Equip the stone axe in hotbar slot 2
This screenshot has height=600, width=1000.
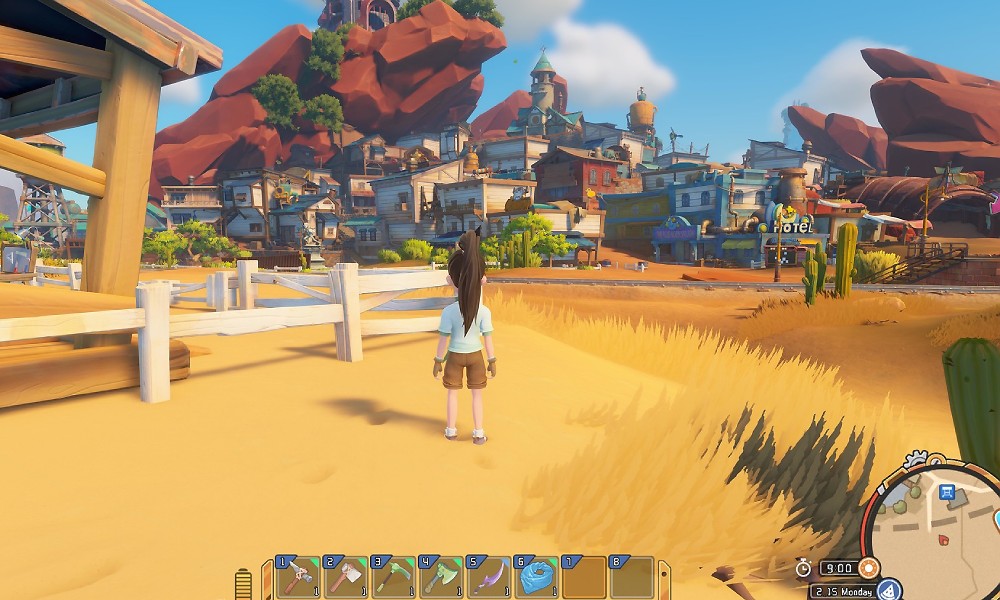[x=346, y=578]
